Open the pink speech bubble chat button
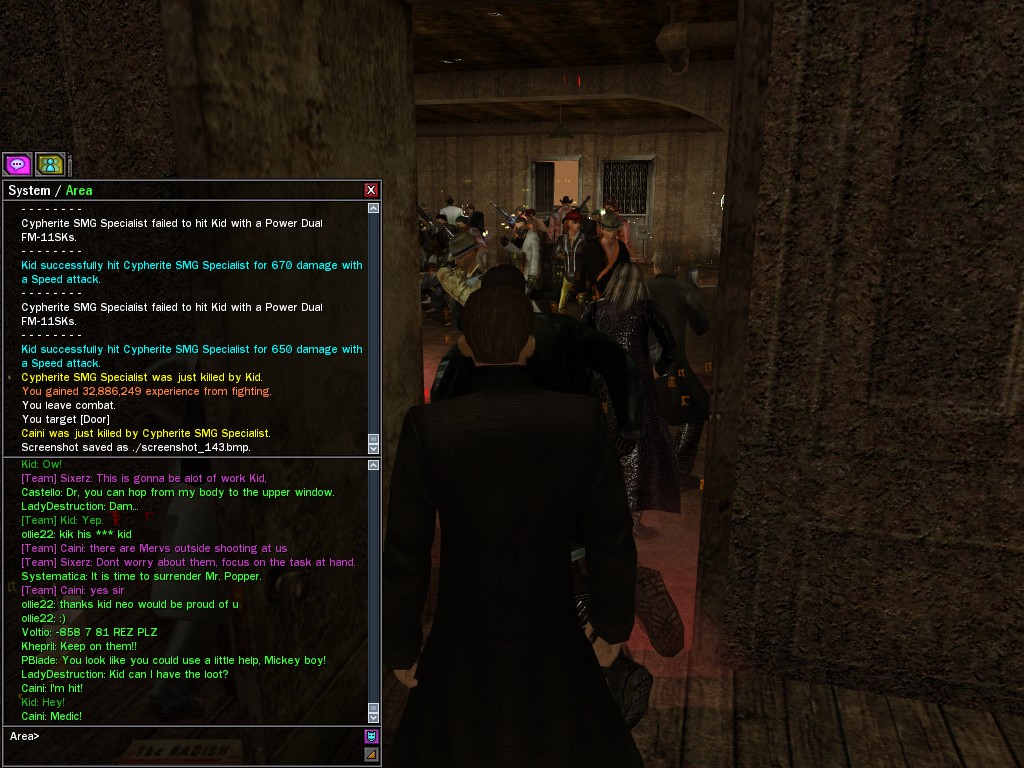Viewport: 1024px width, 768px height. point(17,164)
